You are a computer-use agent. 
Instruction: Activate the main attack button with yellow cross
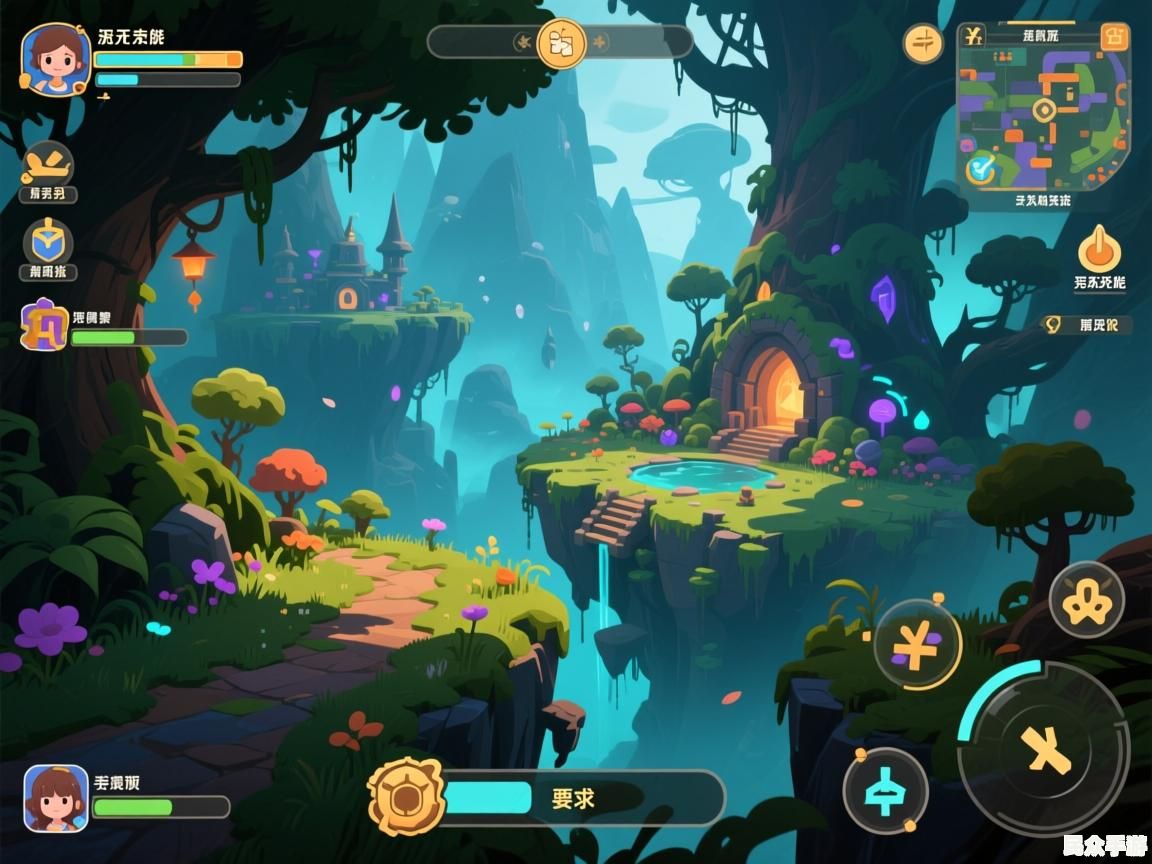[x=1044, y=749]
